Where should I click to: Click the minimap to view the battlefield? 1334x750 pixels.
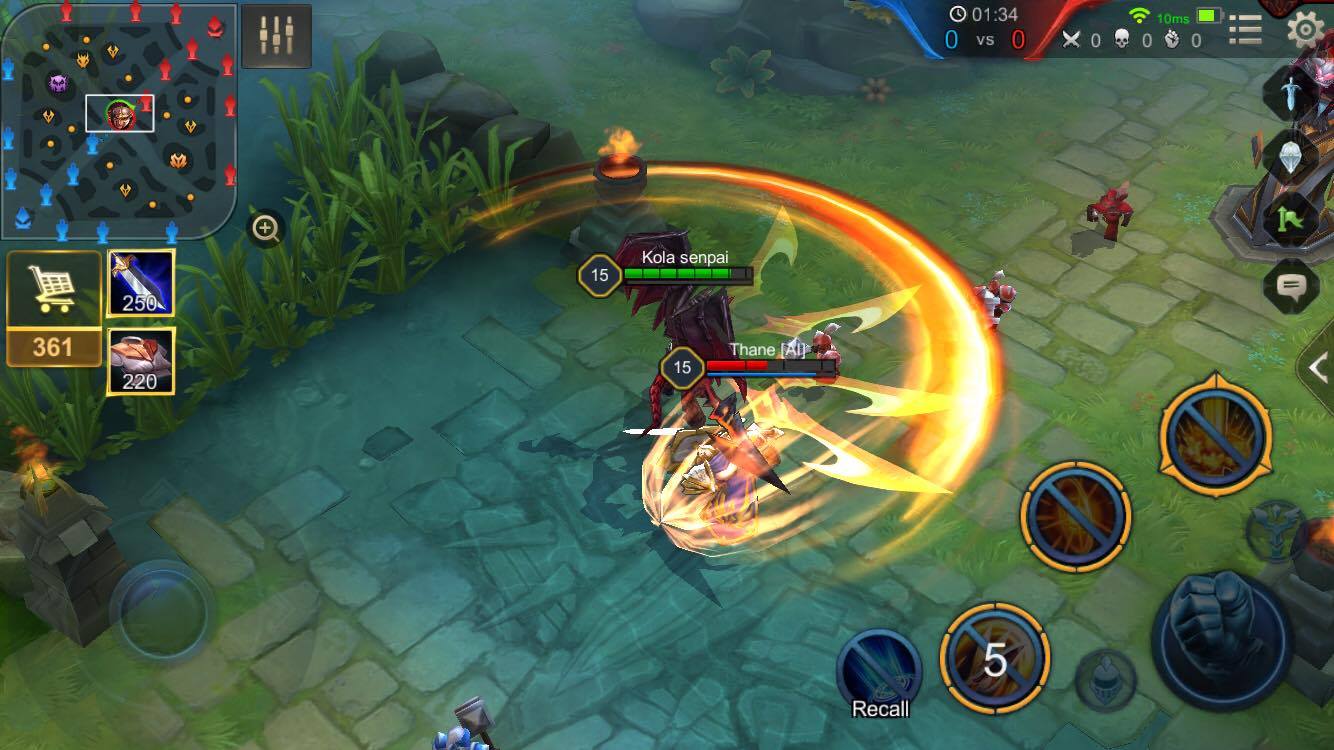click(x=118, y=122)
